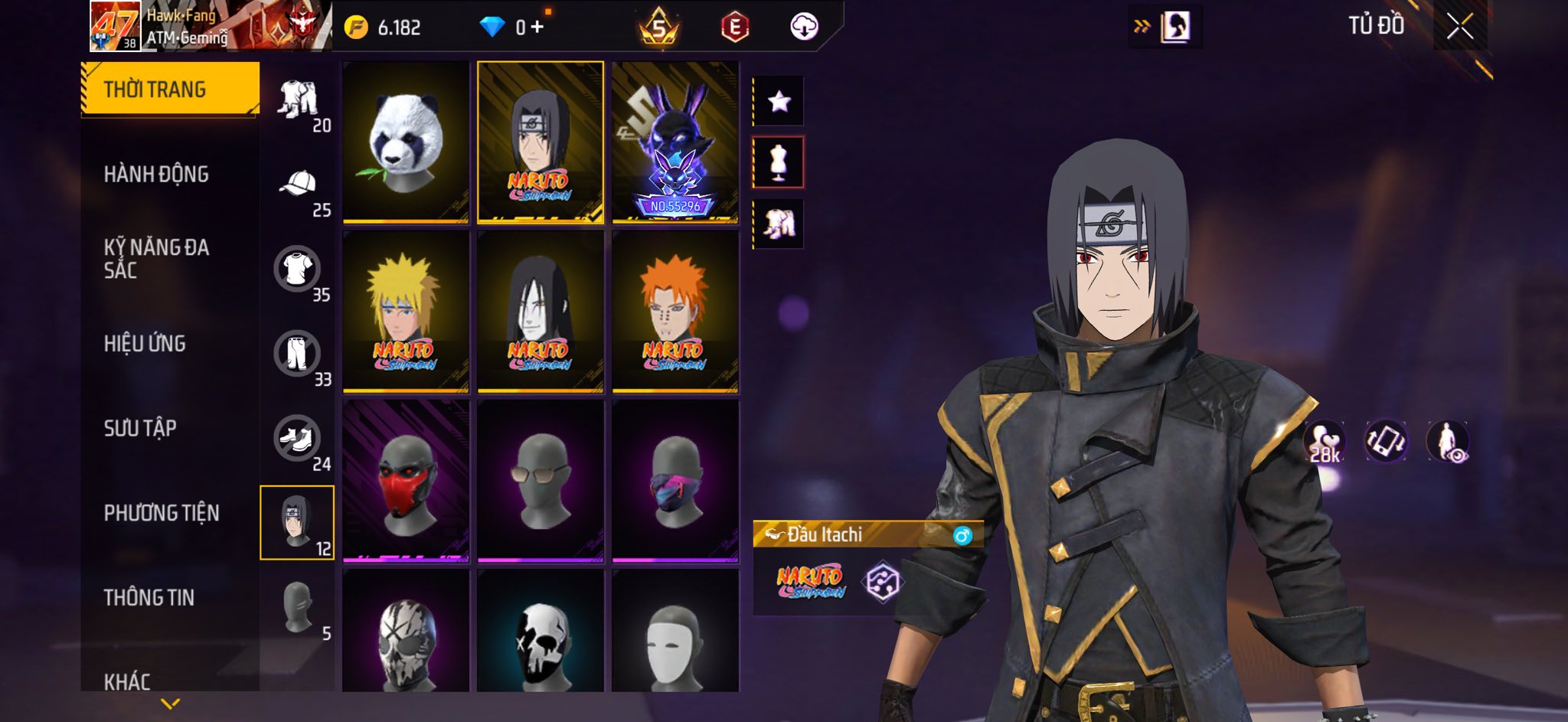
Task: Close the wardrobe screen
Action: click(1459, 27)
